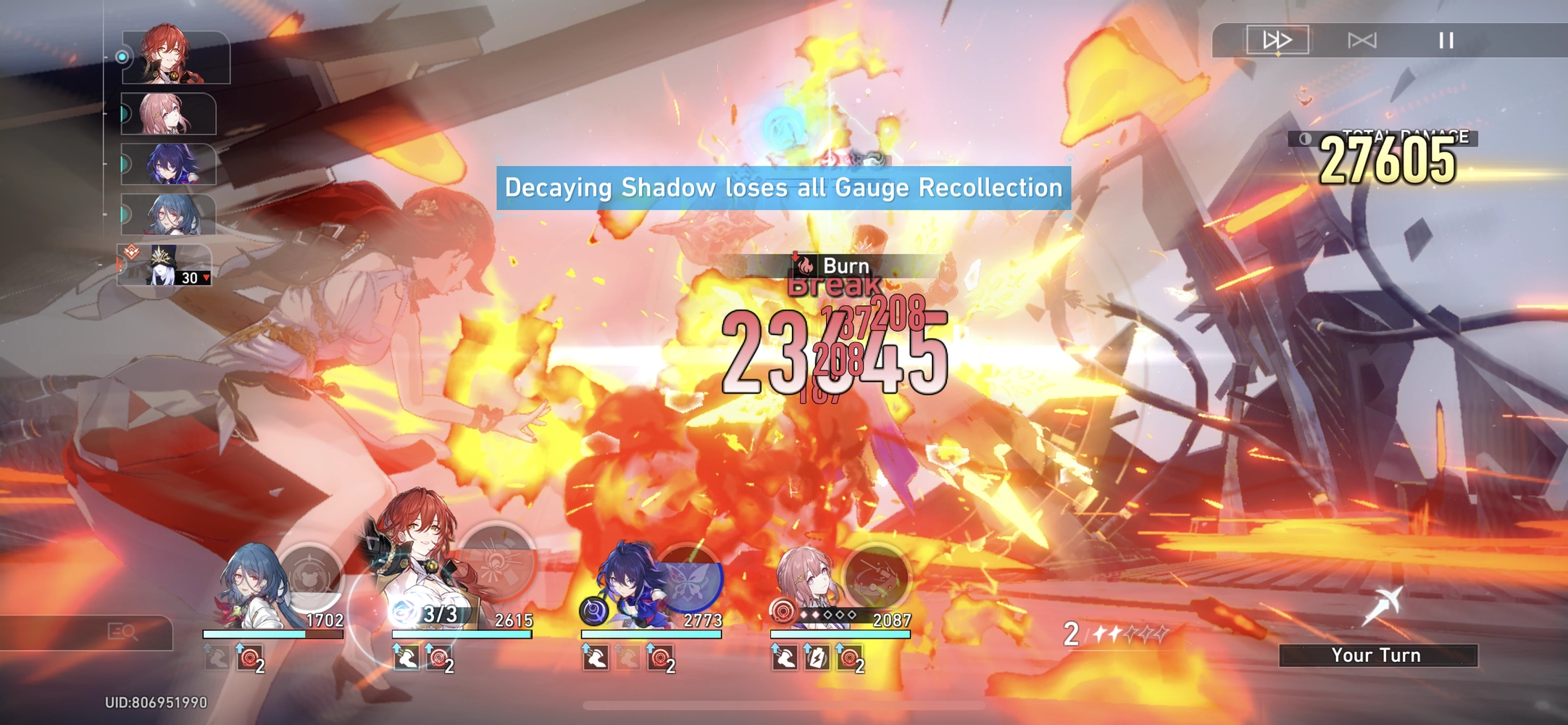The height and width of the screenshot is (725, 1568).
Task: Toggle auto-battle mode
Action: point(1363,41)
